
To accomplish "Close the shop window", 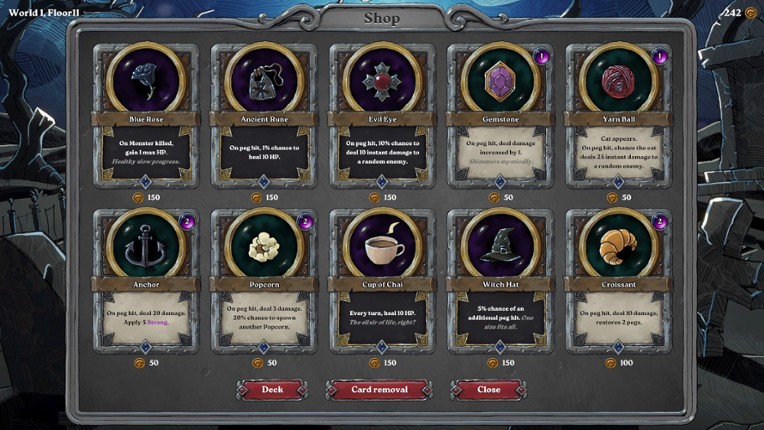I will tap(488, 389).
